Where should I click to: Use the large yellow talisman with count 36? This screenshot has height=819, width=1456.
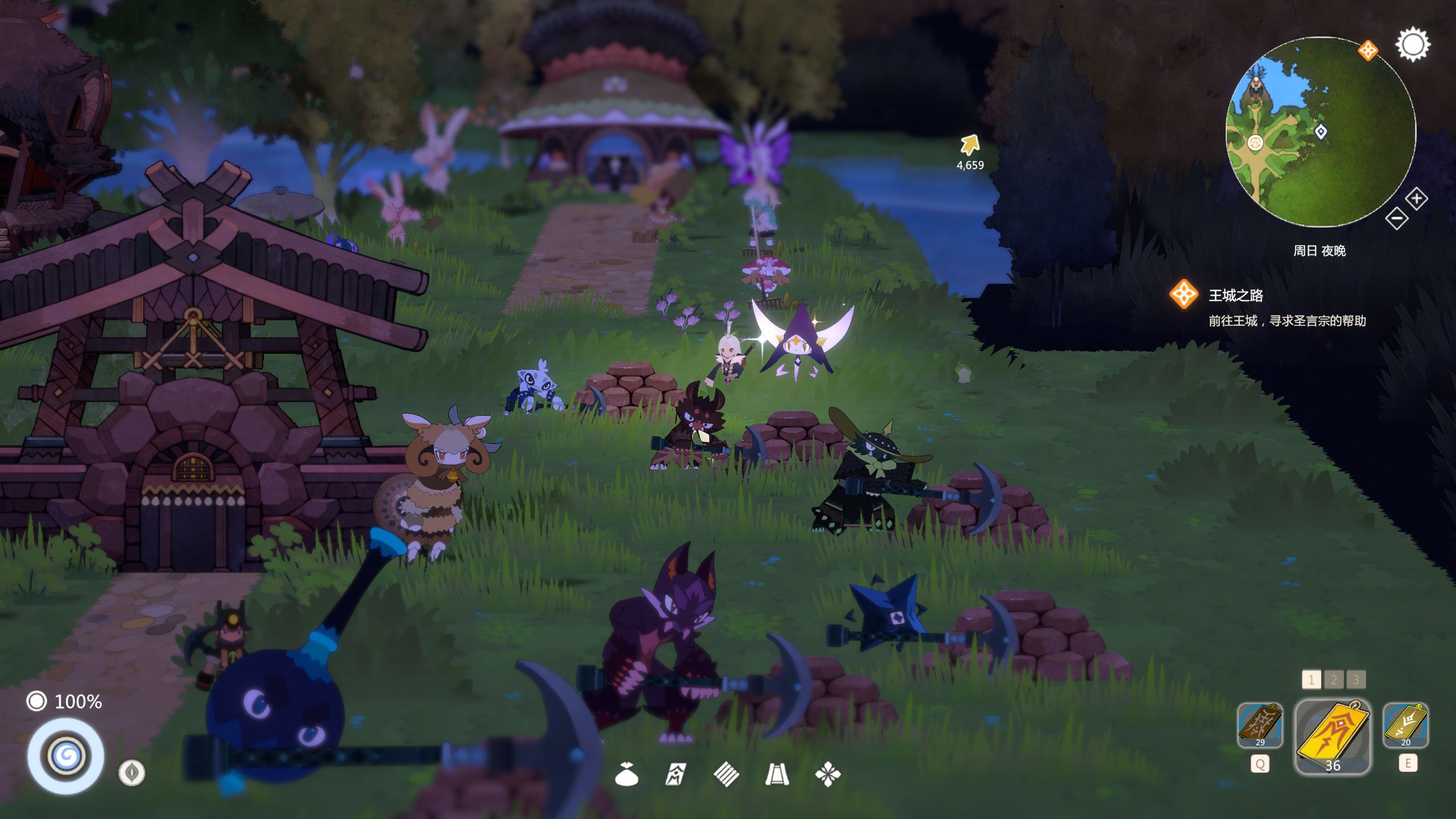1333,736
